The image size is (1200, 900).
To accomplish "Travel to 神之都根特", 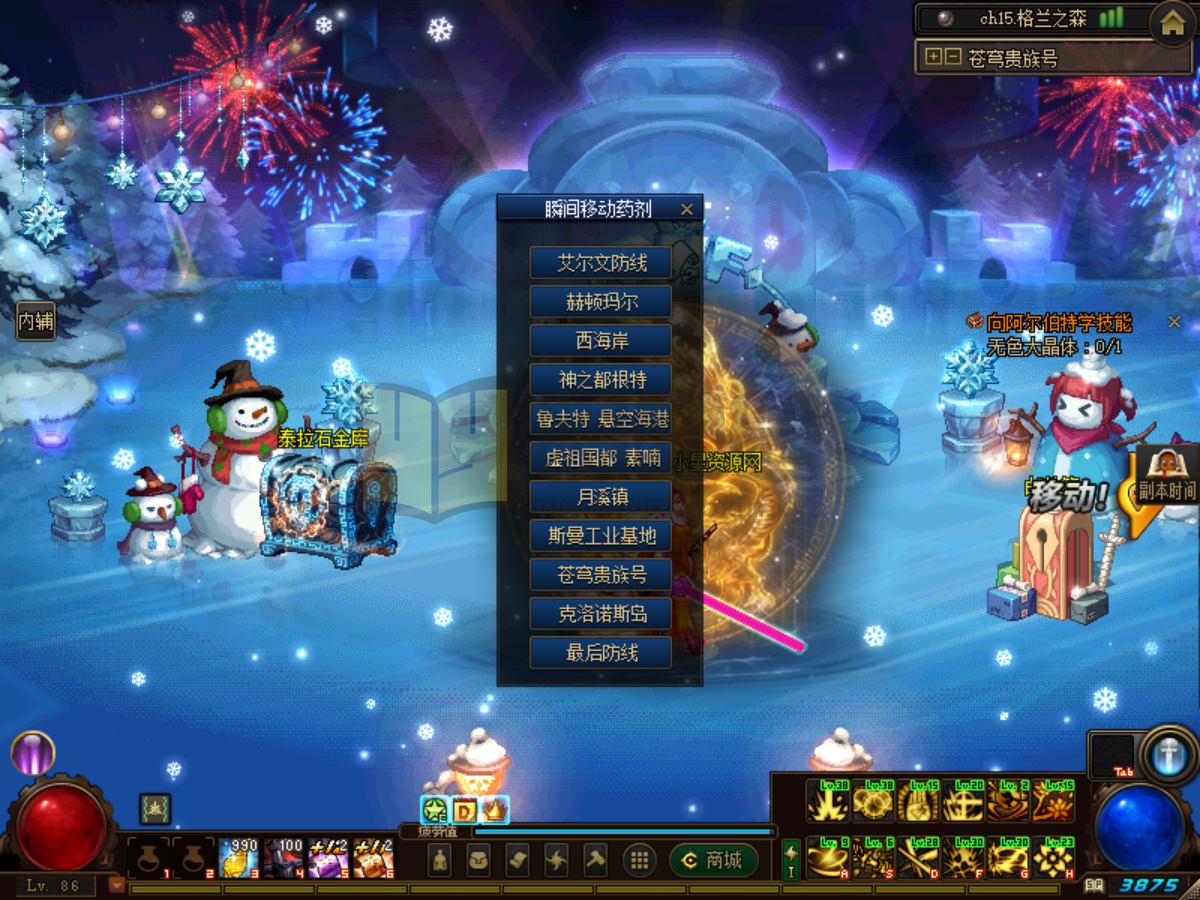I will click(601, 380).
